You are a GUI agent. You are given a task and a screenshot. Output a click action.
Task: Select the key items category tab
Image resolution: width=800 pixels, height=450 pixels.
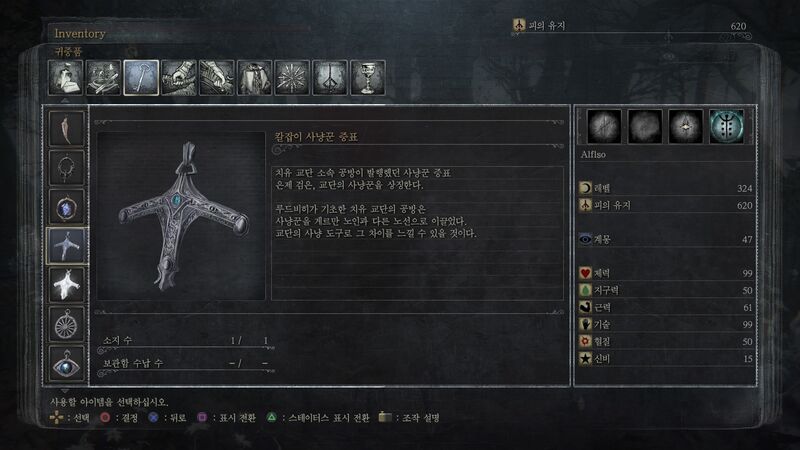(x=141, y=77)
